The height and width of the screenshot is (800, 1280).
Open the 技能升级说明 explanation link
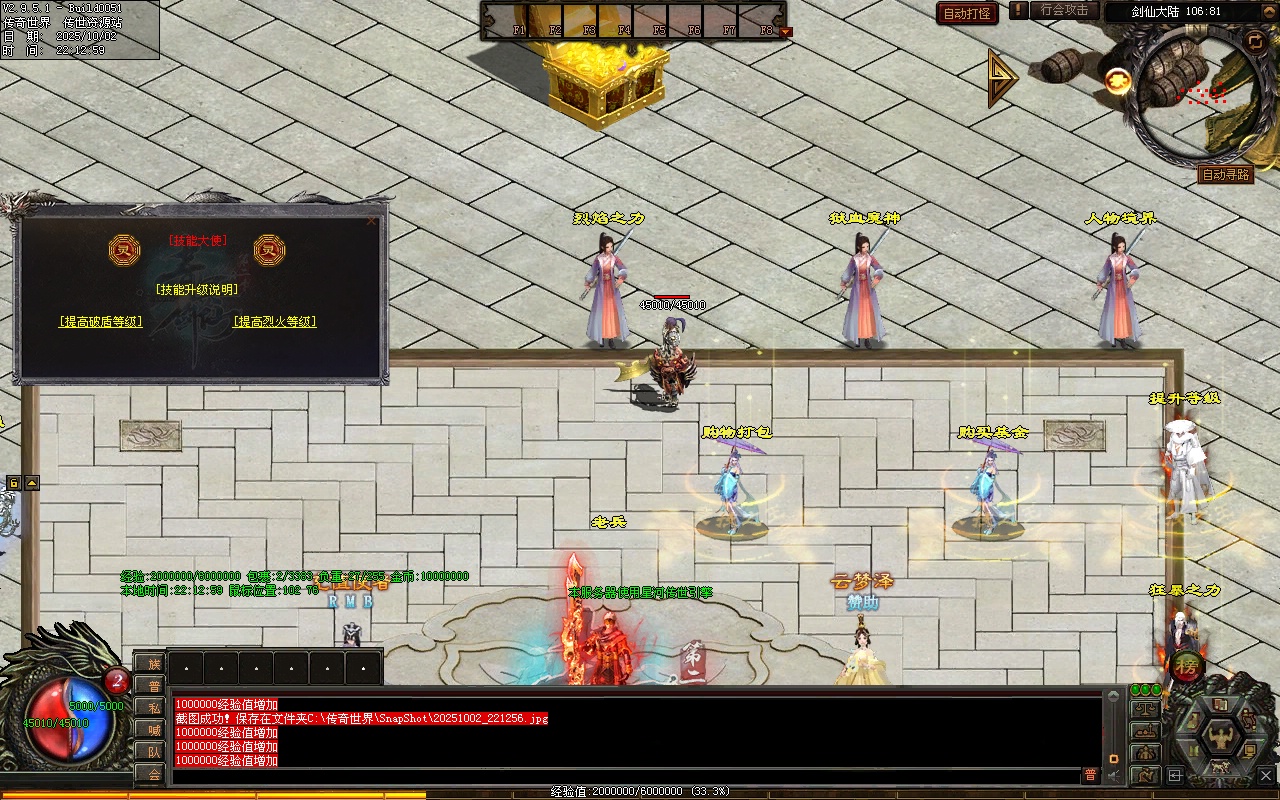click(x=197, y=290)
